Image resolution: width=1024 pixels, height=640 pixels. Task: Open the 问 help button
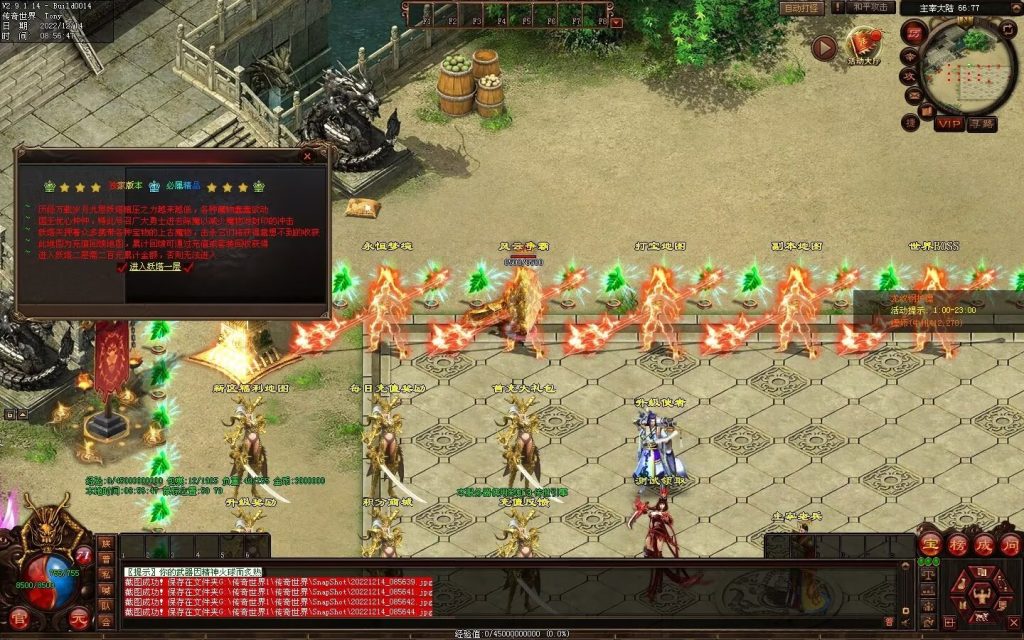coord(1009,545)
